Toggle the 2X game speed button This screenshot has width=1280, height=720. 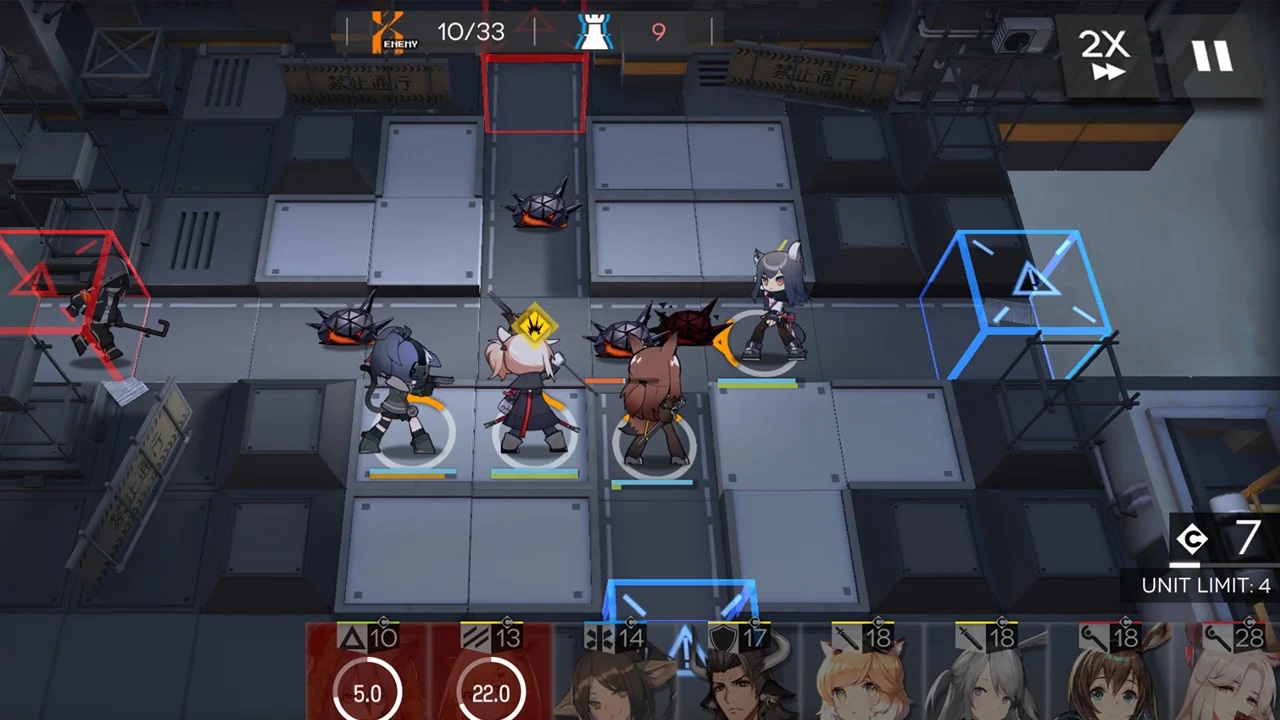(x=1104, y=54)
